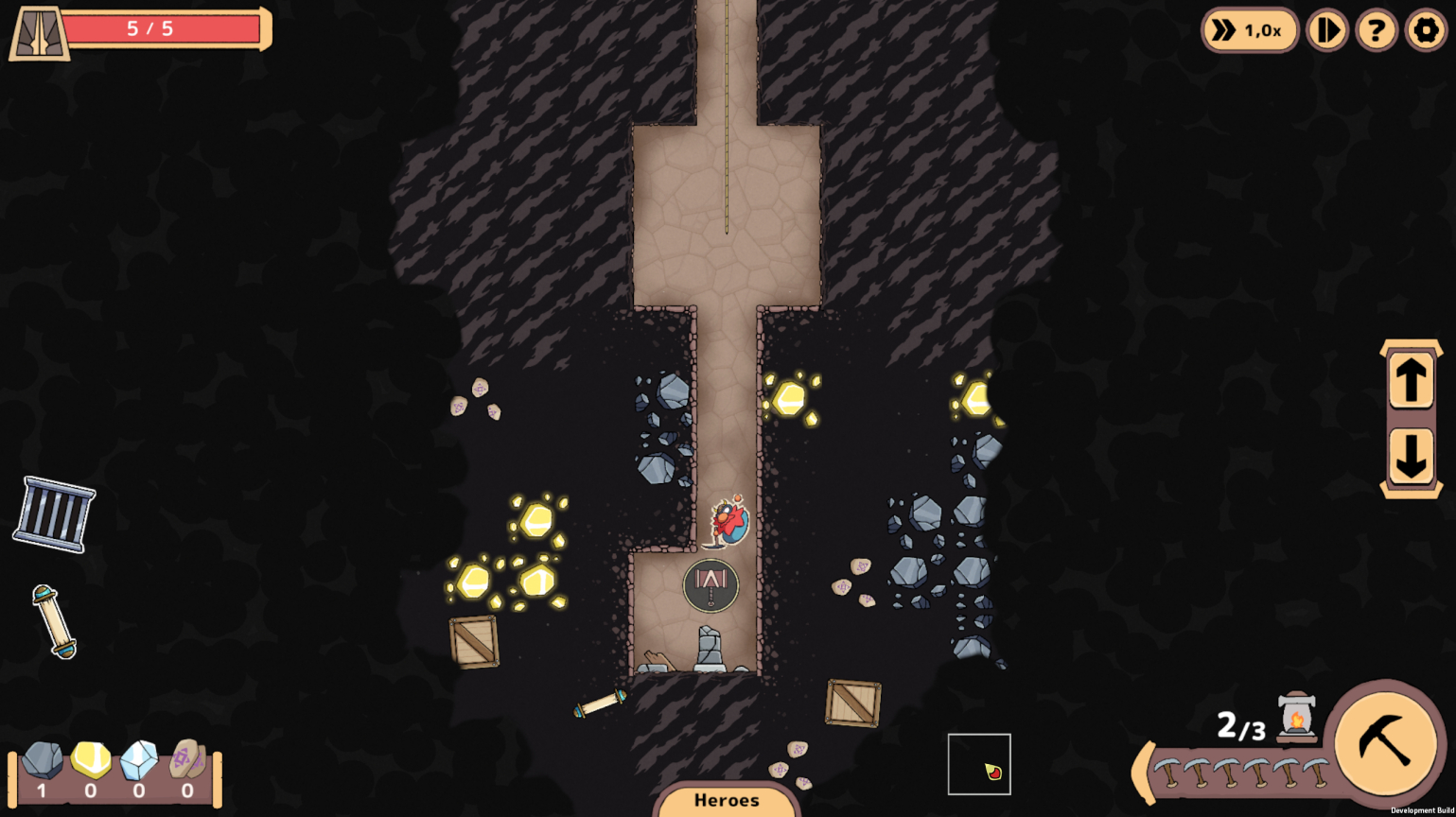
Task: Activate the large pickaxe dig button
Action: (1384, 740)
